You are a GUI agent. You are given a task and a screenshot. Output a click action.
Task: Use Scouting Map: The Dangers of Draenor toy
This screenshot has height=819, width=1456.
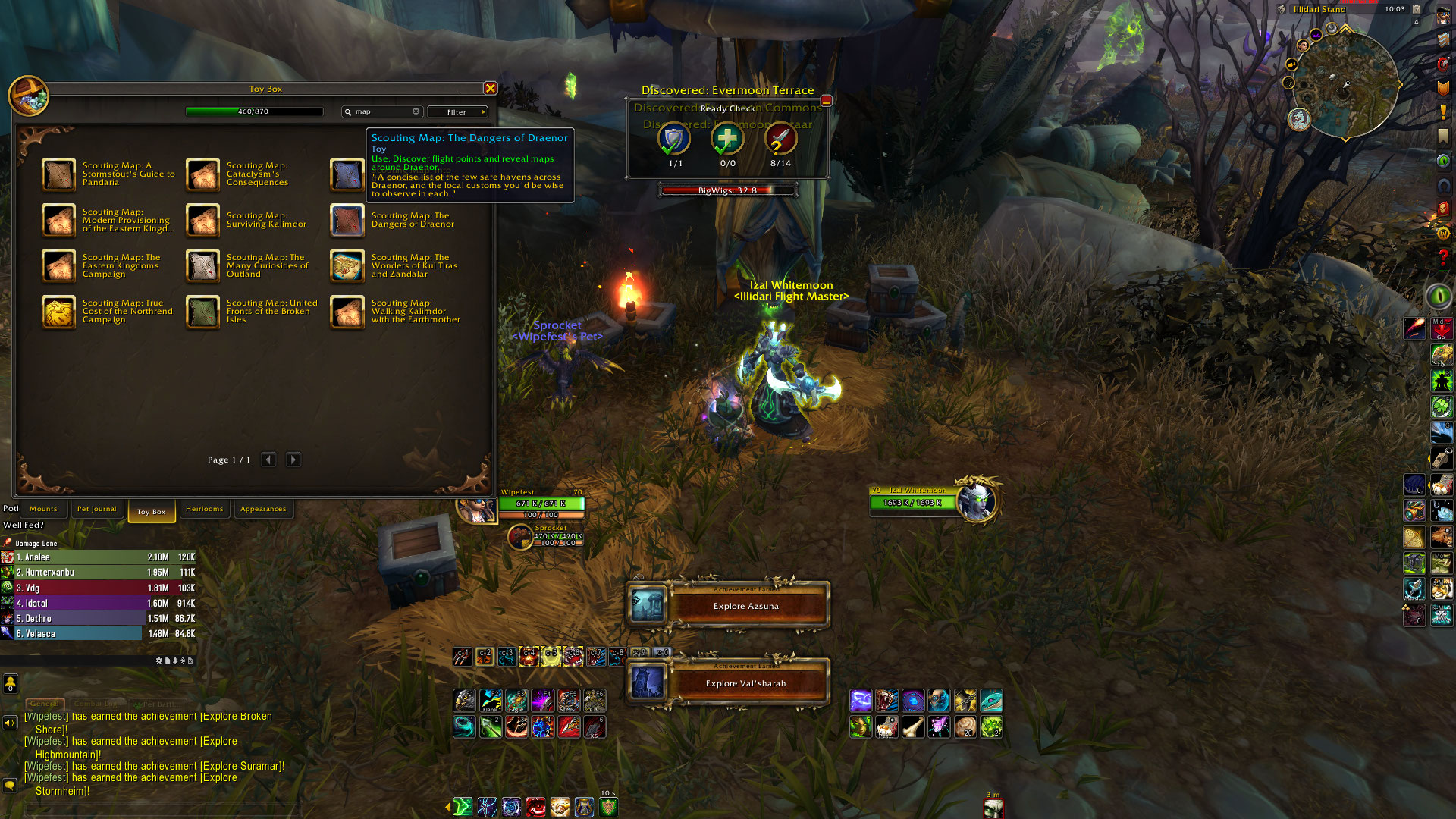347,221
